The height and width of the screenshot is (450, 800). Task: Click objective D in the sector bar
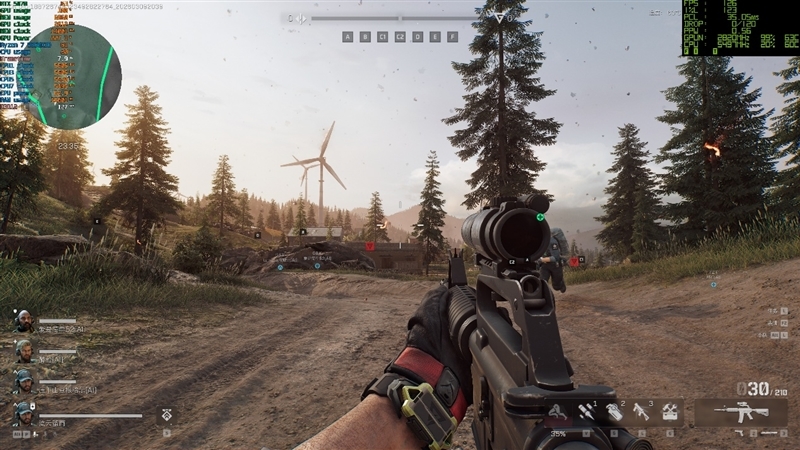[x=417, y=37]
